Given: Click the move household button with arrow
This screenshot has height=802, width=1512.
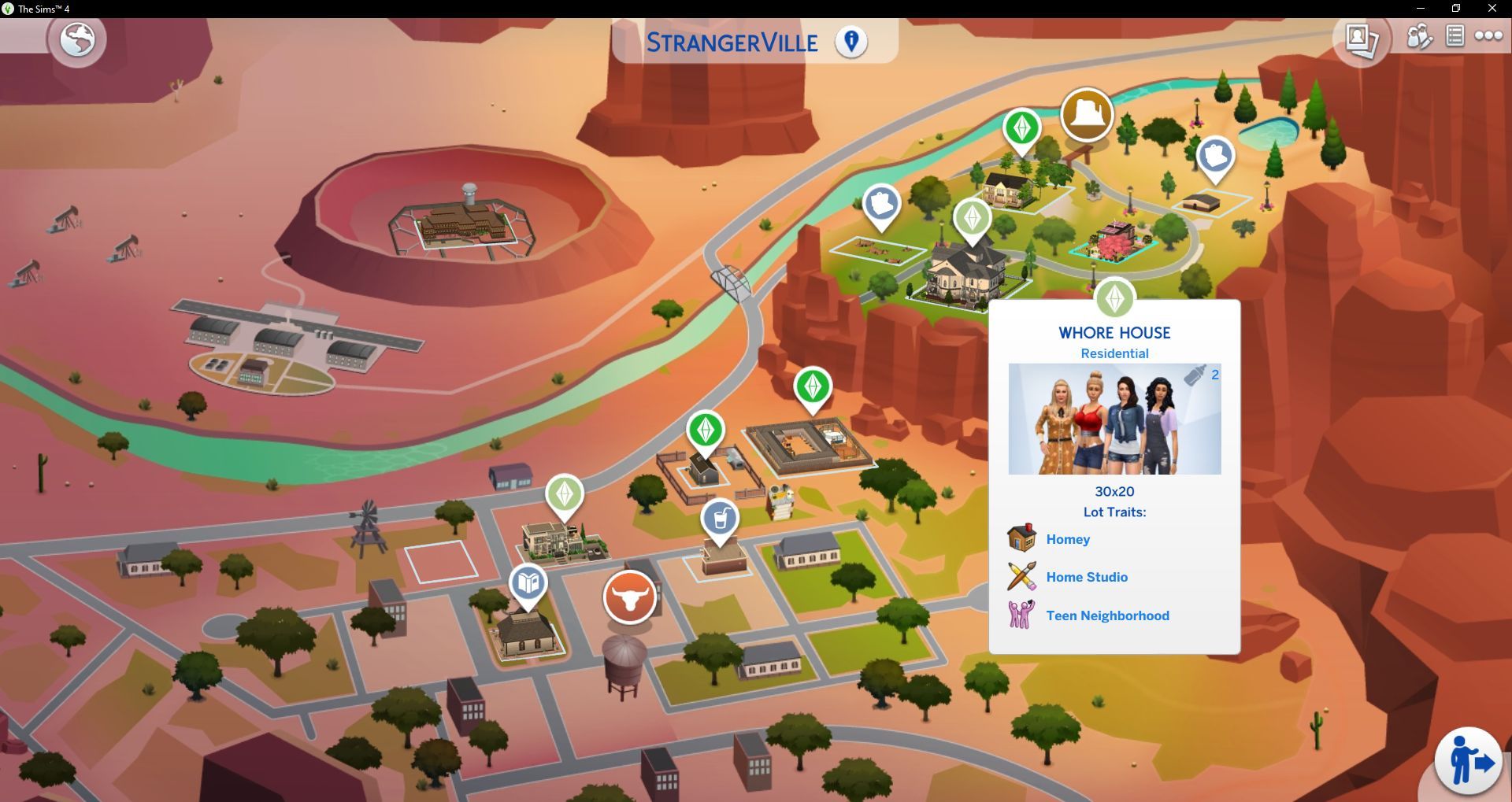Looking at the screenshot, I should coord(1469,761).
